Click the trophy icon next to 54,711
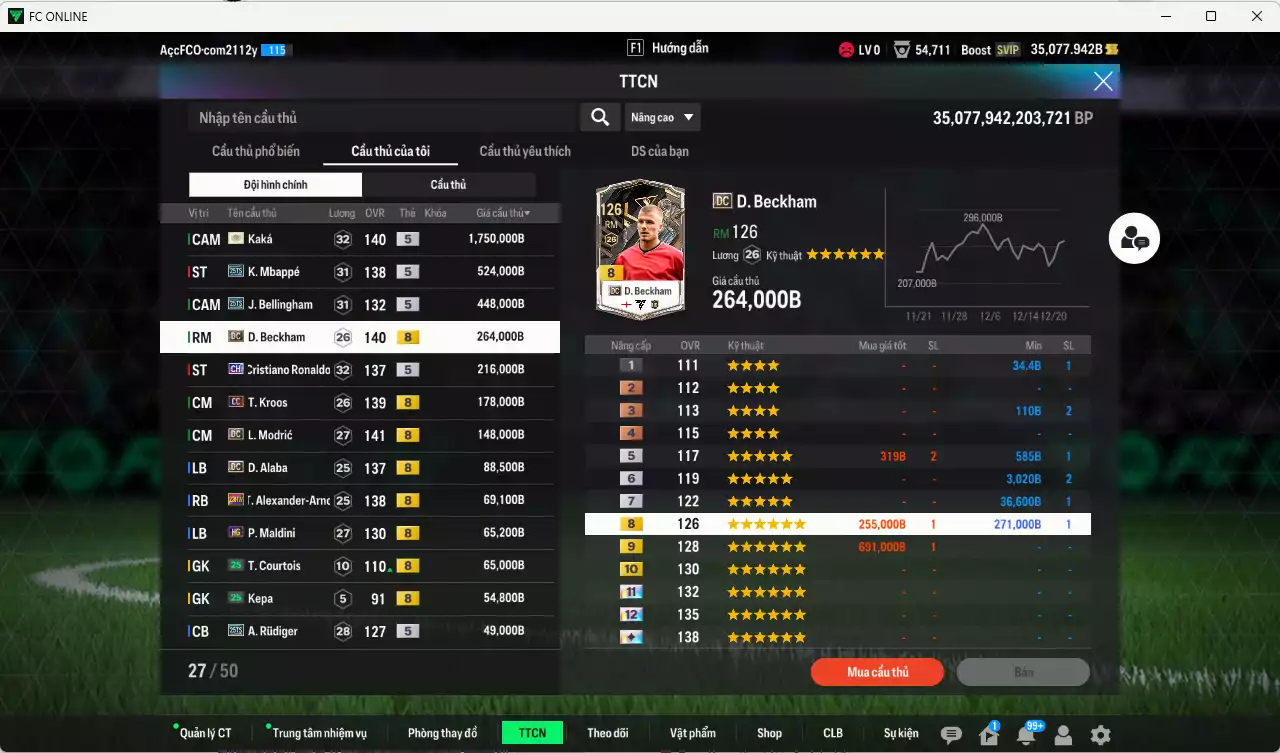The height and width of the screenshot is (753, 1280). coord(902,48)
